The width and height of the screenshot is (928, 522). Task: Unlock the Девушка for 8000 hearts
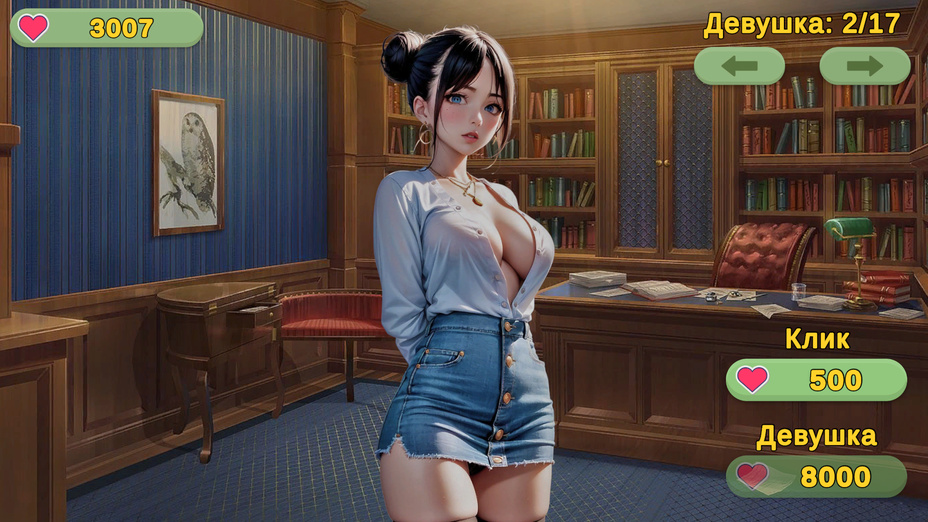(x=816, y=477)
